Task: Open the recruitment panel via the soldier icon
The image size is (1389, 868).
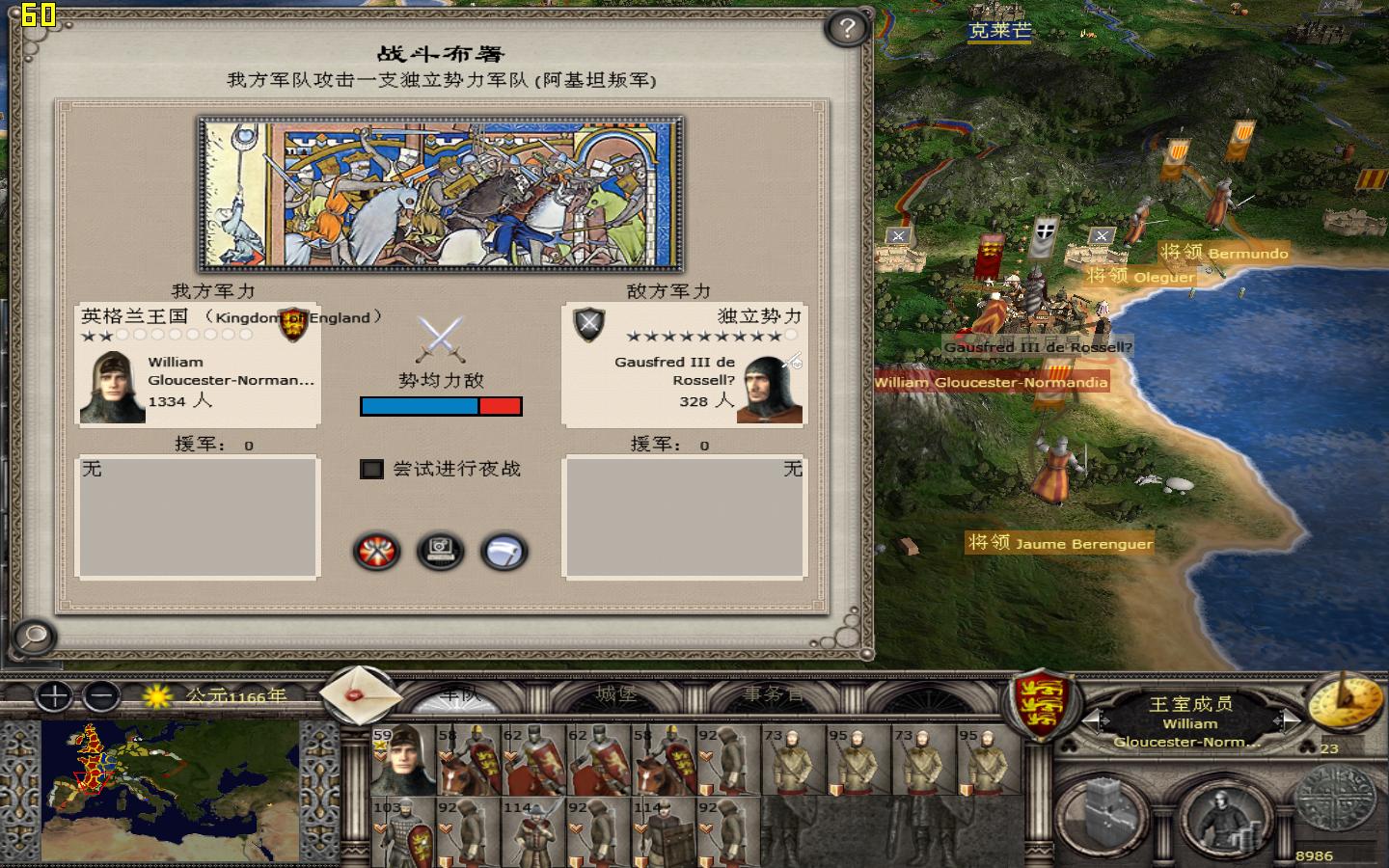Action: coord(1223,815)
